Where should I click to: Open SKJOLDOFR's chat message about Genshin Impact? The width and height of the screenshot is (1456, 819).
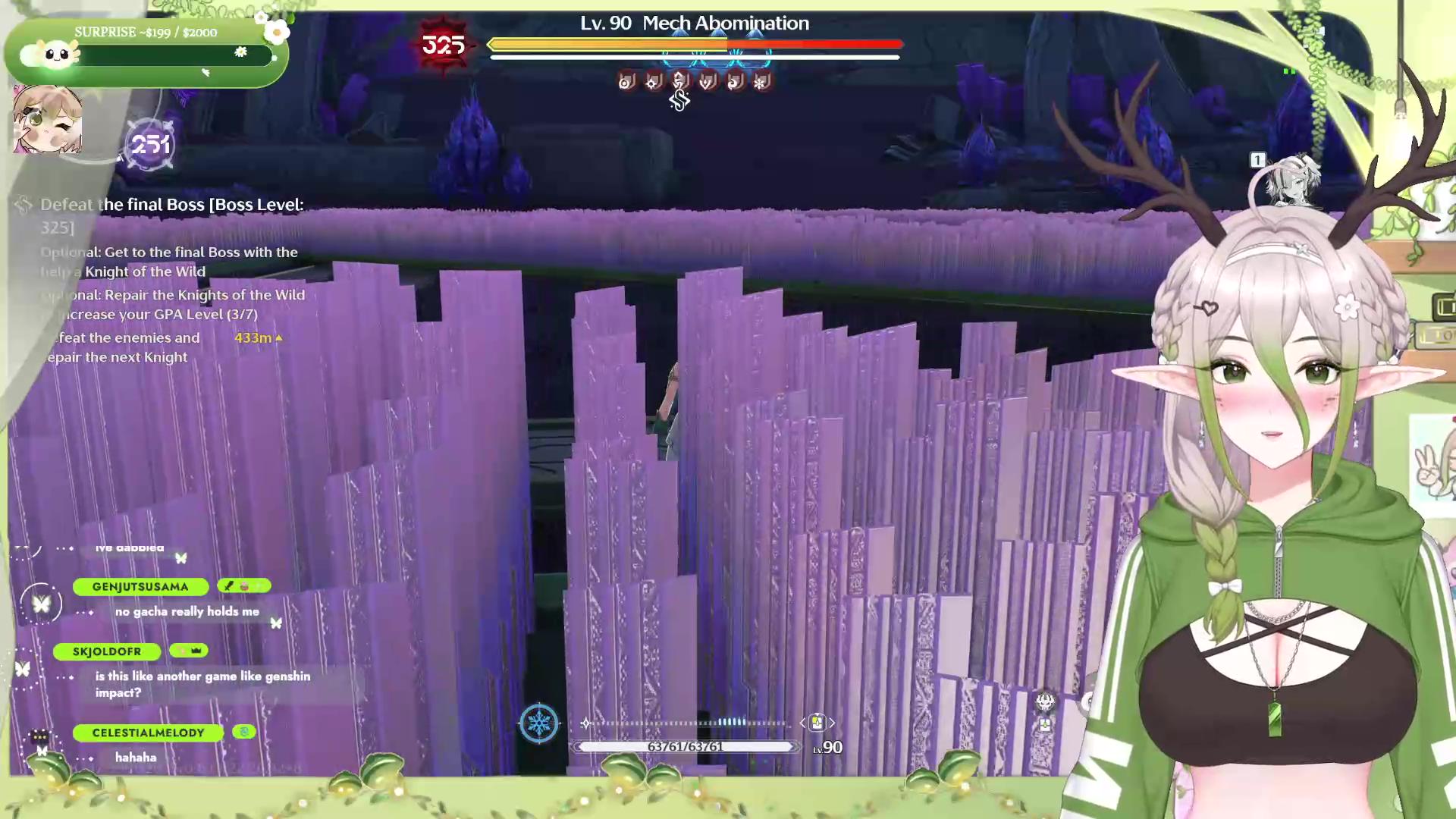point(202,684)
